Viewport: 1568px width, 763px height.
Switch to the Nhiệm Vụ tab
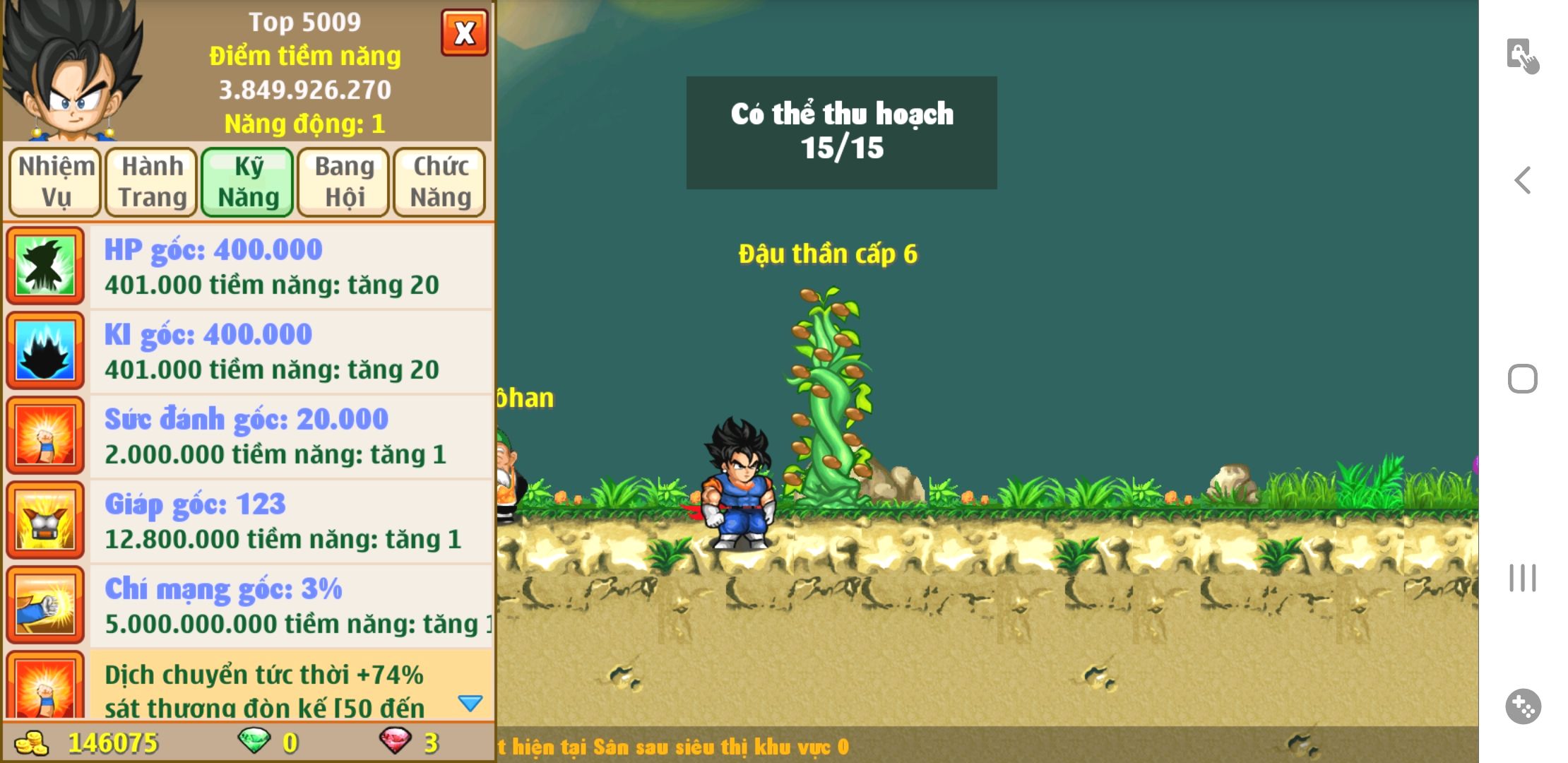pyautogui.click(x=56, y=182)
